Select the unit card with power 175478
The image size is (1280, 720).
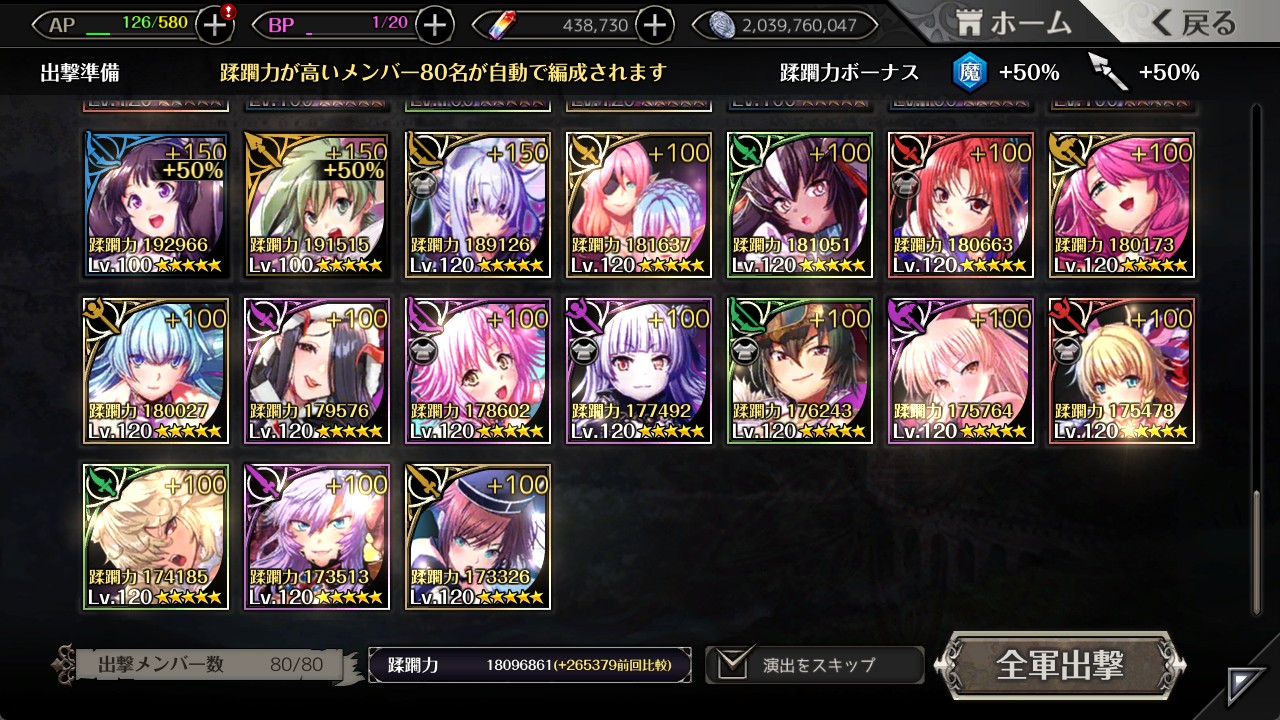[1122, 371]
